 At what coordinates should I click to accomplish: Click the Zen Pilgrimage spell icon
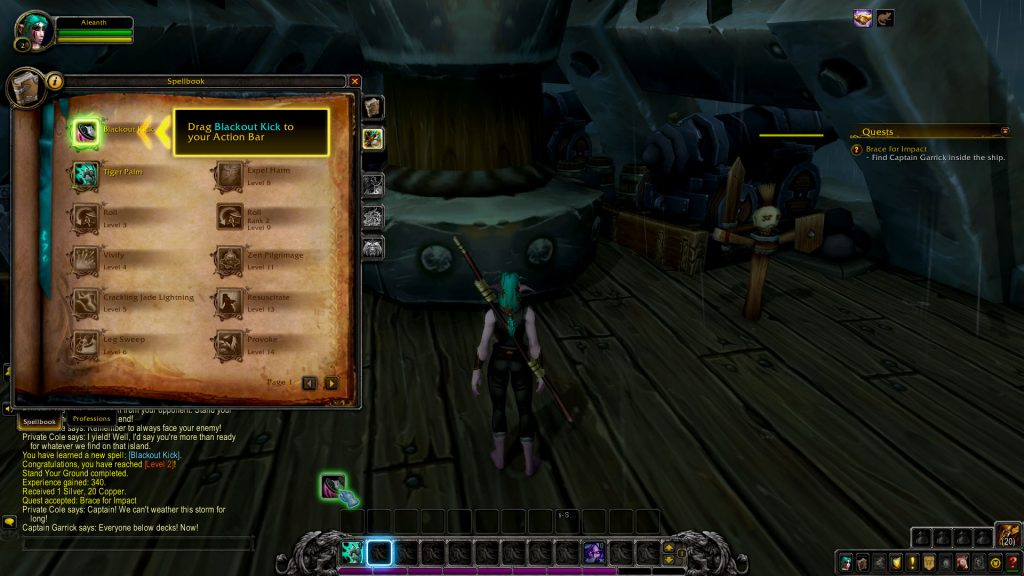pyautogui.click(x=230, y=262)
